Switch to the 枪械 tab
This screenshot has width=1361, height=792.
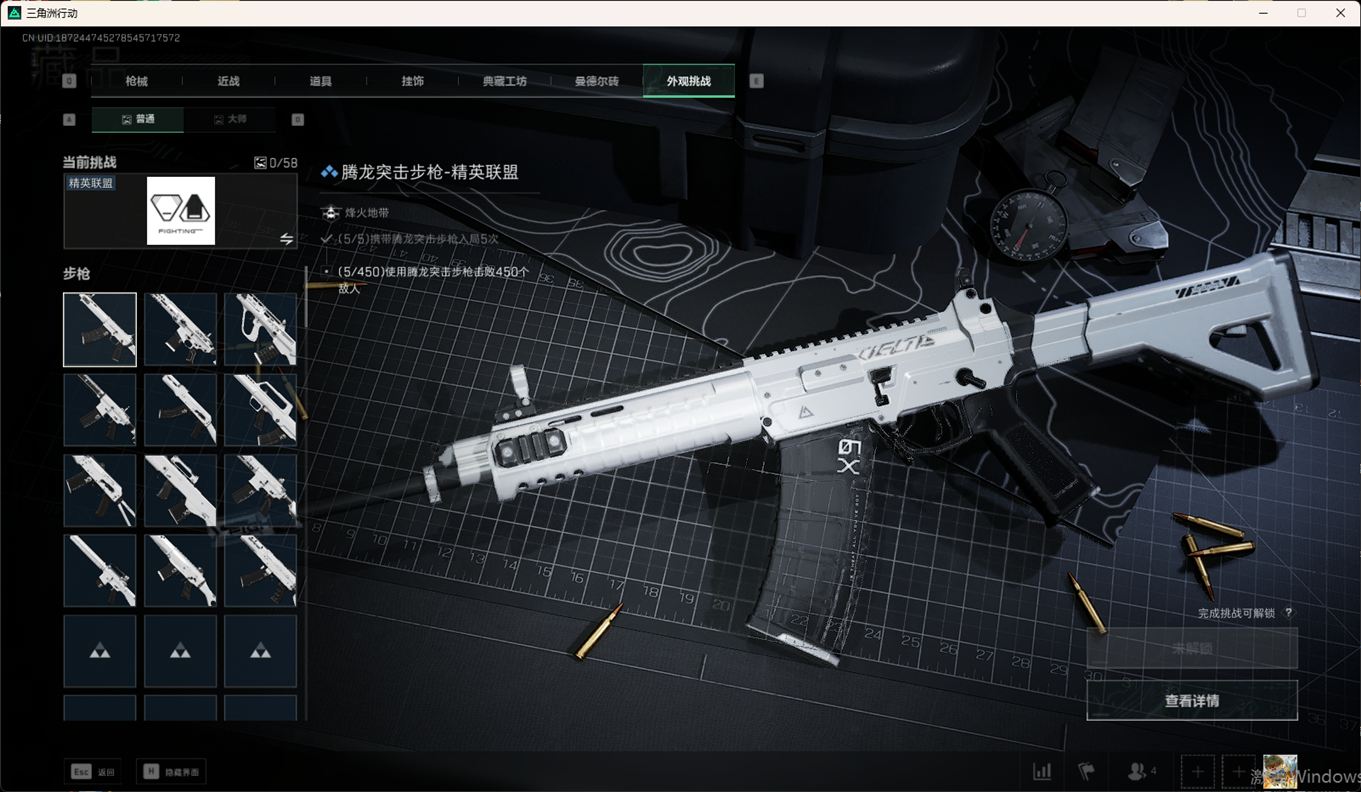pyautogui.click(x=136, y=81)
